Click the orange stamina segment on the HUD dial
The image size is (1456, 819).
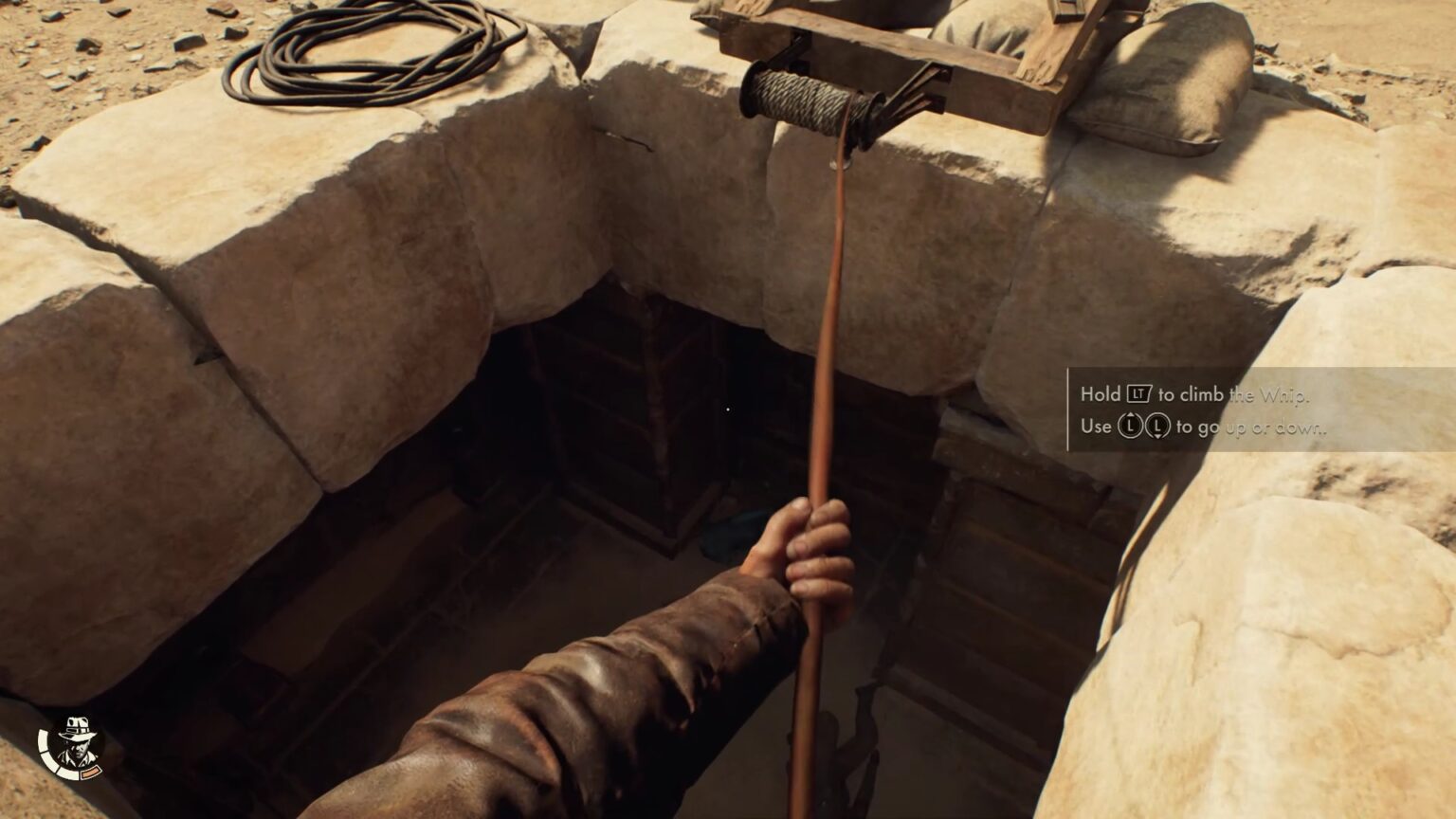(91, 773)
